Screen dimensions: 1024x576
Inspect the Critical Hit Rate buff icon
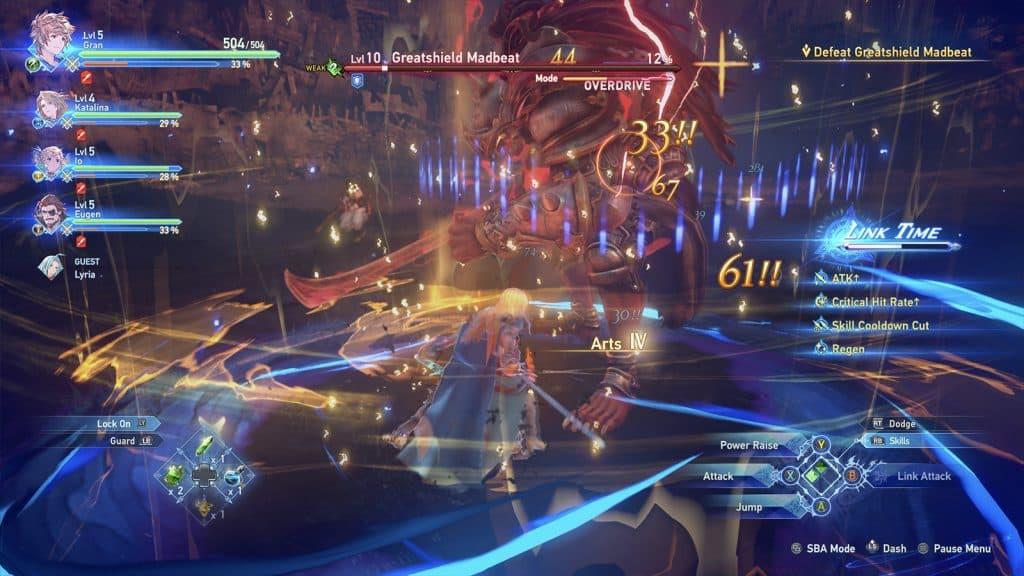[x=820, y=300]
